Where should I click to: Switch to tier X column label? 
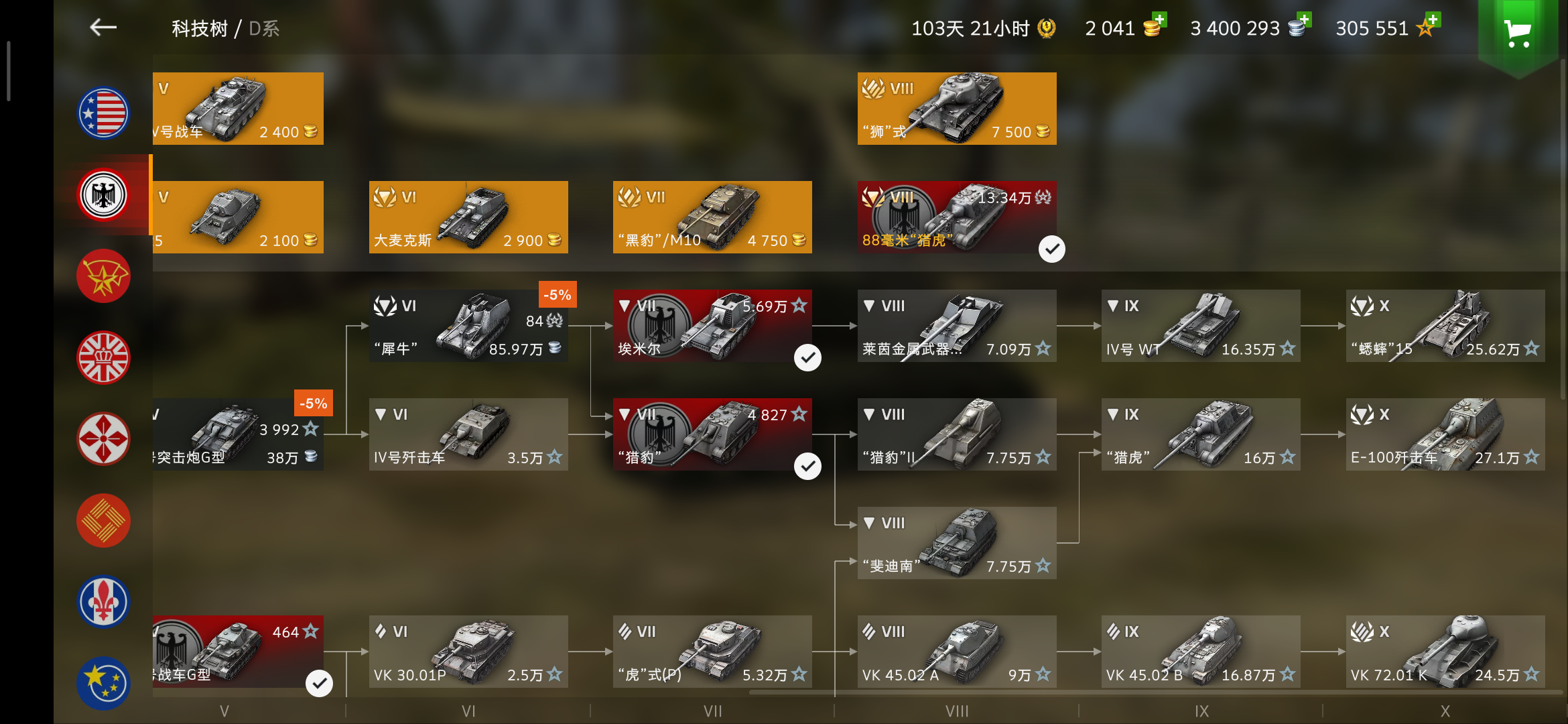pyautogui.click(x=1445, y=710)
